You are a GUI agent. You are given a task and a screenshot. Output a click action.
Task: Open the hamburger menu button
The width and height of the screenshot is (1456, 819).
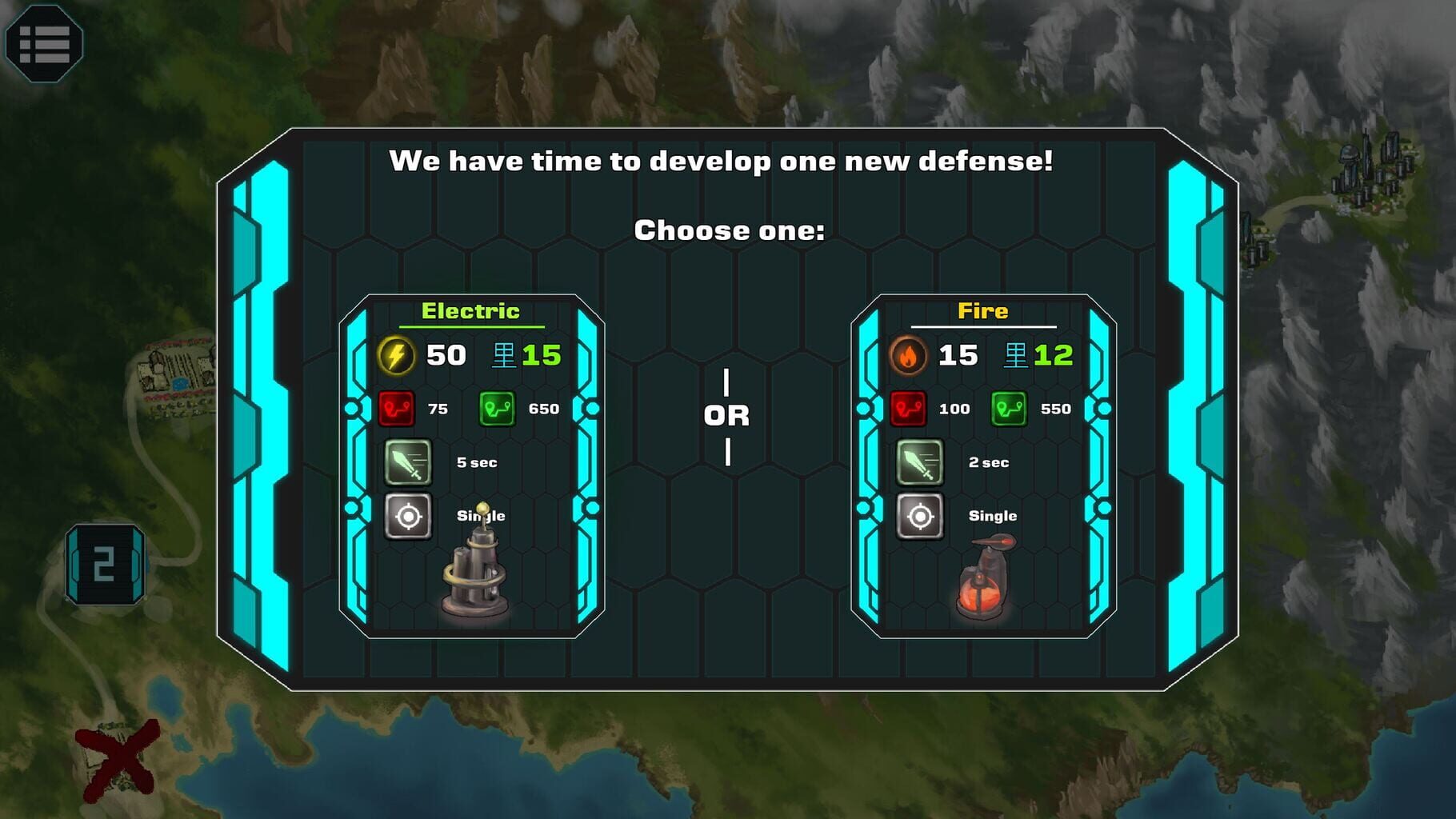point(44,43)
